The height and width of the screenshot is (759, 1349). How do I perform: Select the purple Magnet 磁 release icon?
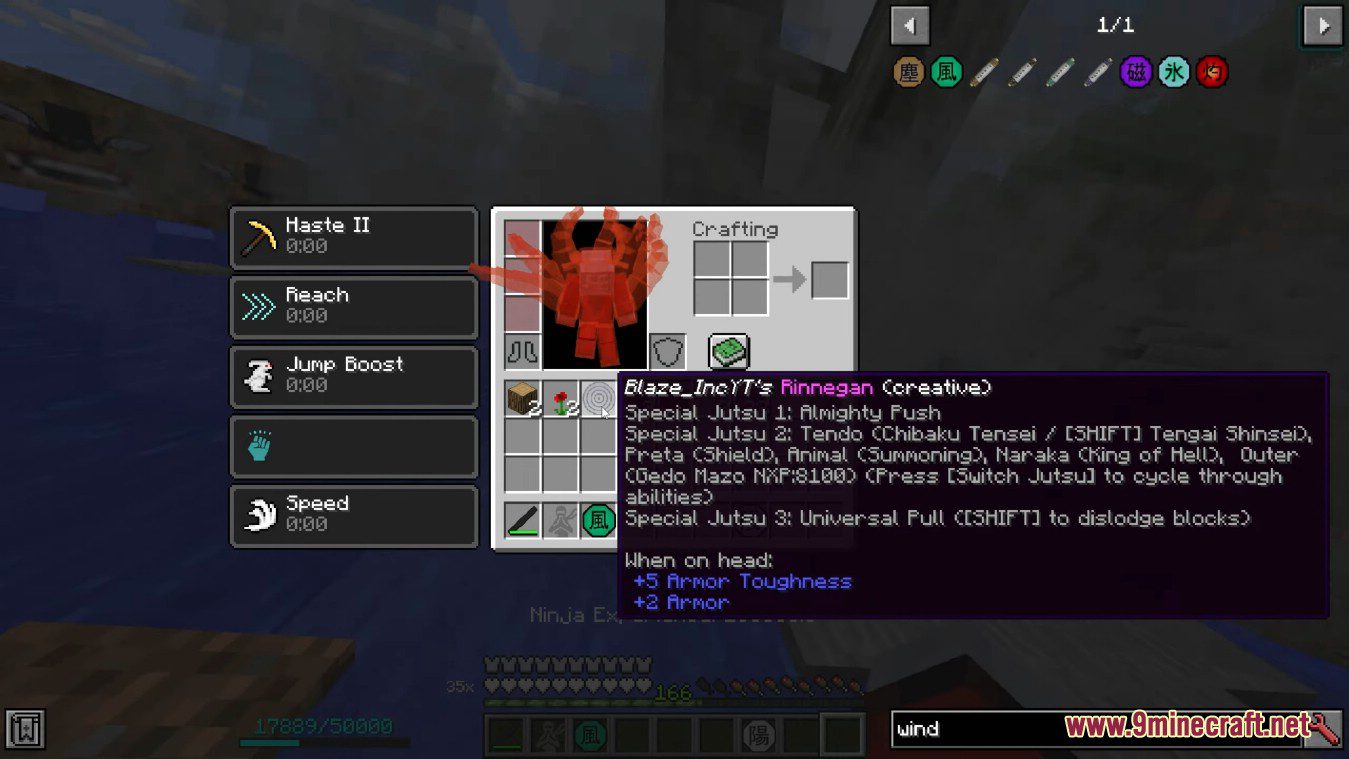click(x=1136, y=72)
